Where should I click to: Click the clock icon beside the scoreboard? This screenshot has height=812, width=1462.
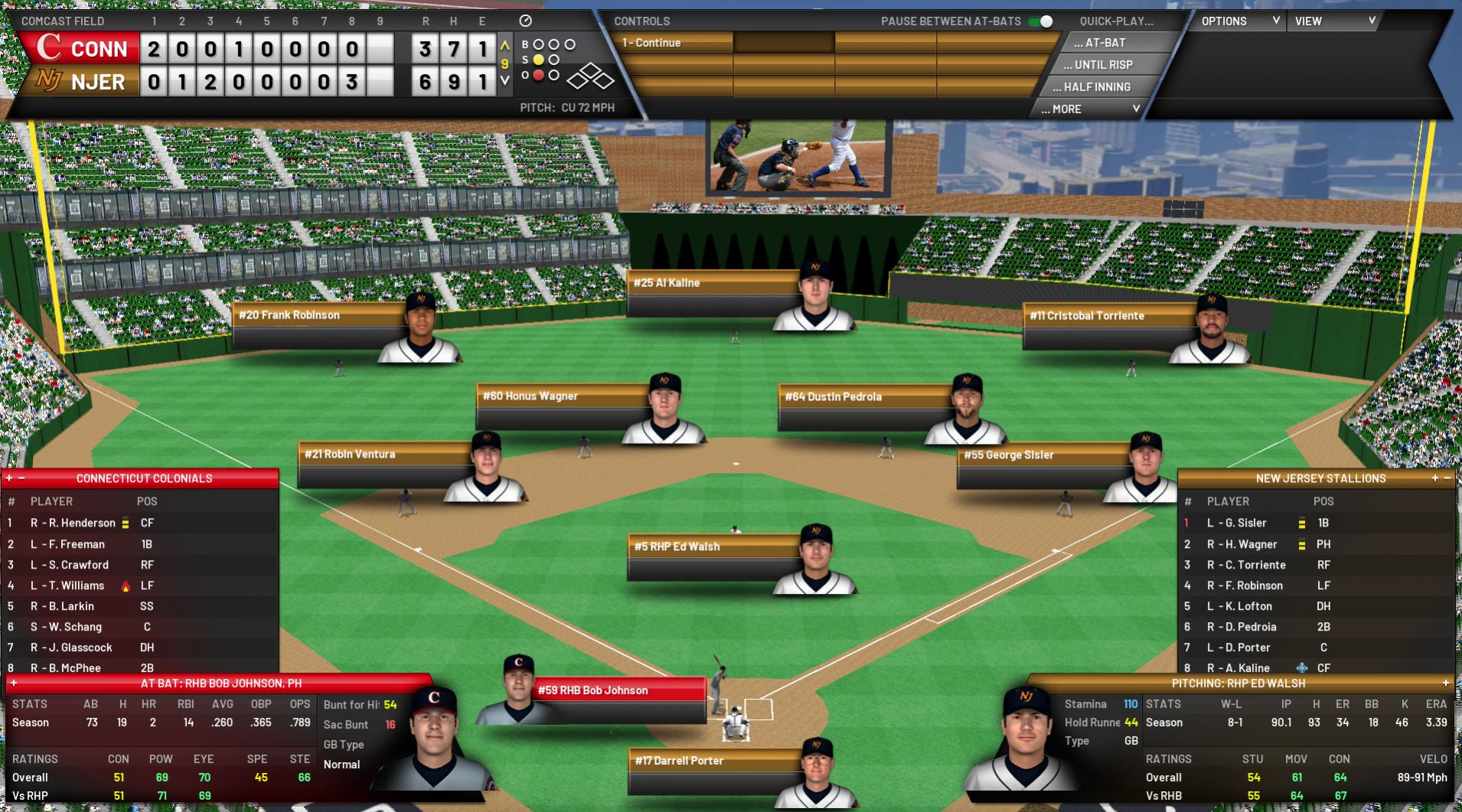pyautogui.click(x=525, y=21)
